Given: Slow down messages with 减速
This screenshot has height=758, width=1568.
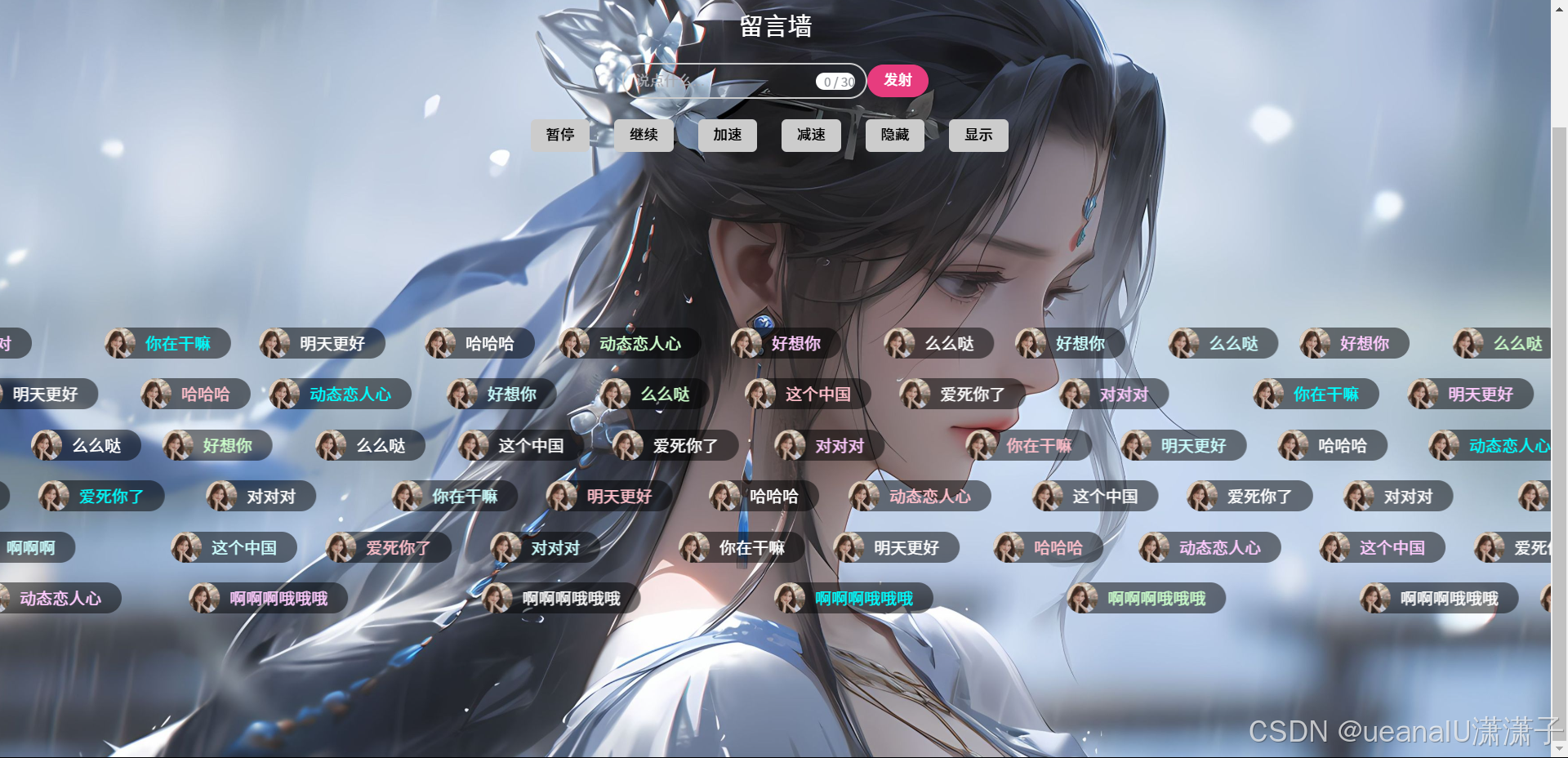Looking at the screenshot, I should point(811,135).
